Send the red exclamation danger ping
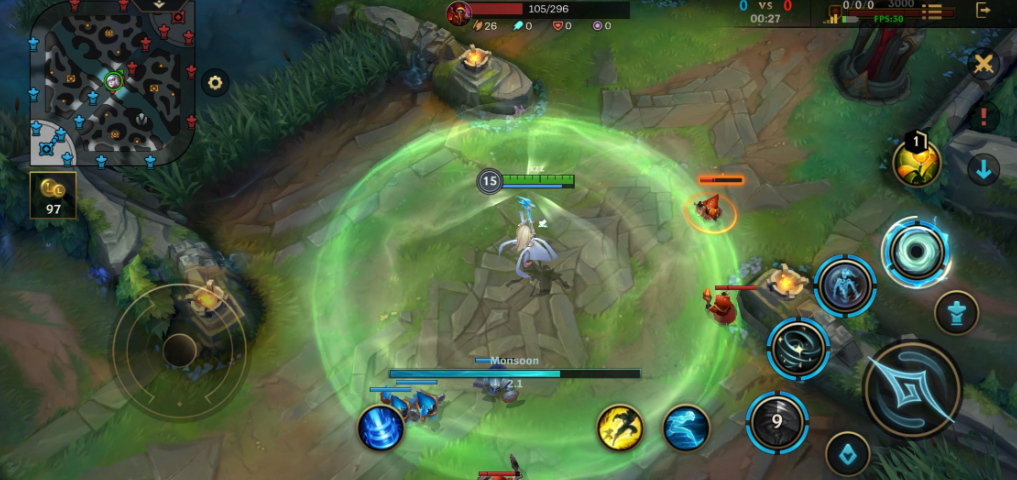 (984, 116)
